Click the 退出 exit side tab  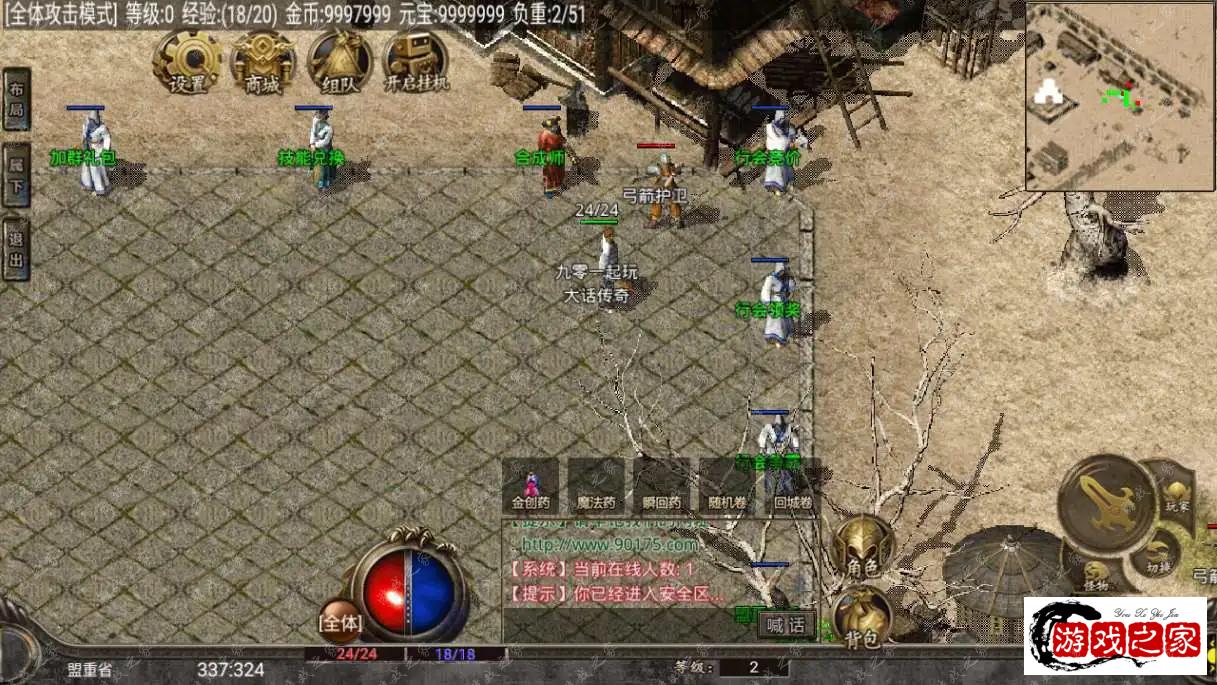16,249
